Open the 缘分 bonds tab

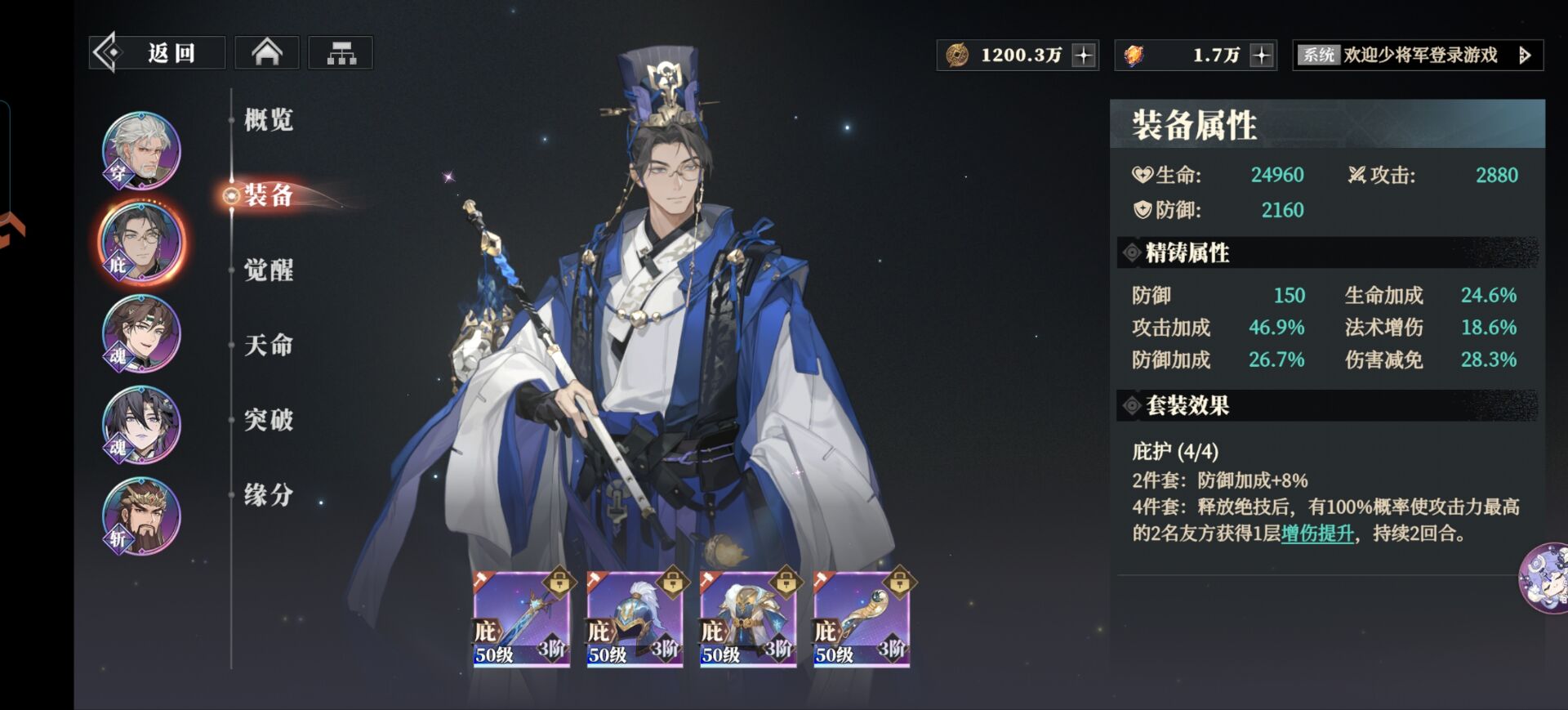[x=269, y=495]
